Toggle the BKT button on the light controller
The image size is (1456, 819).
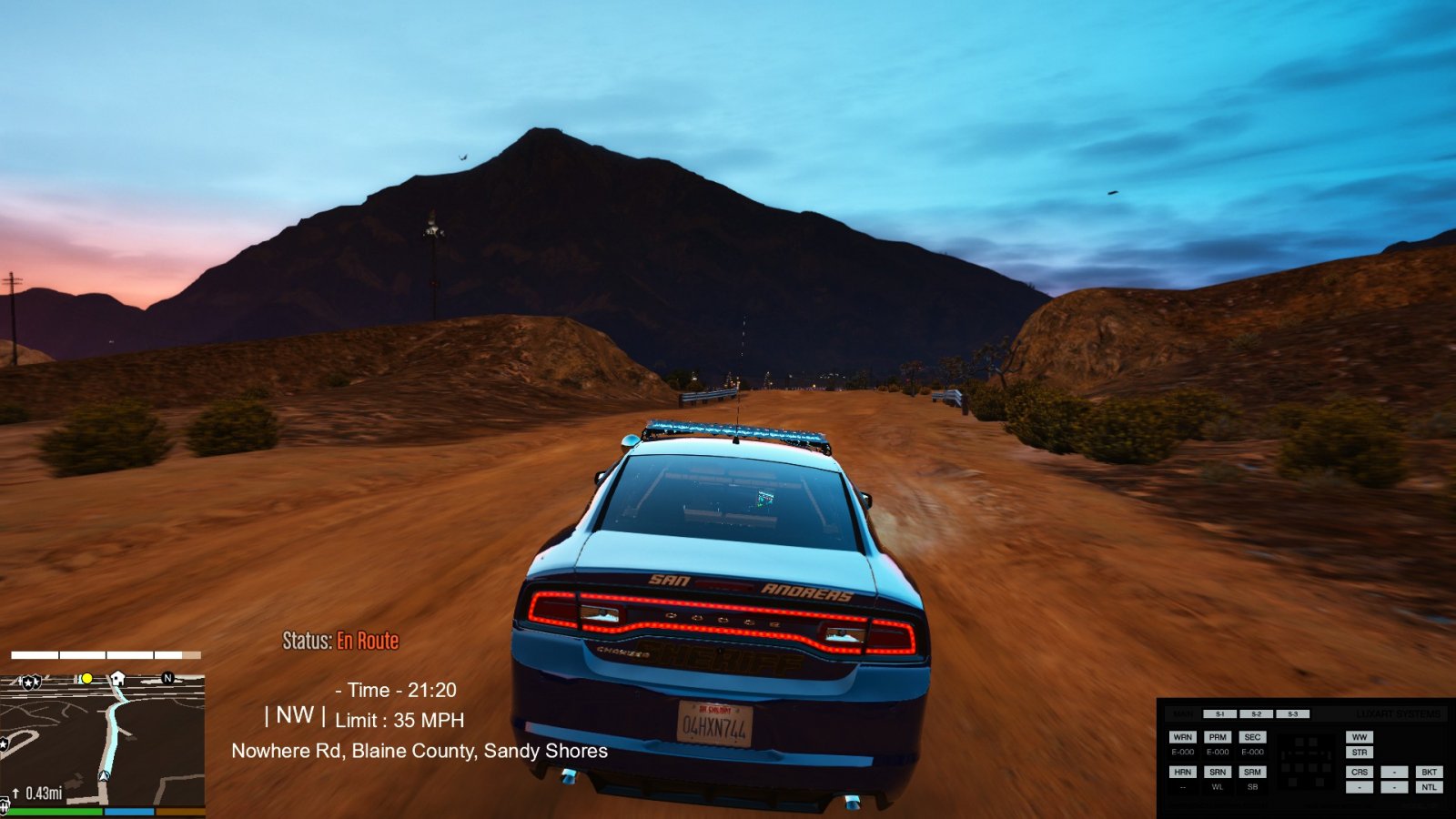click(x=1429, y=772)
